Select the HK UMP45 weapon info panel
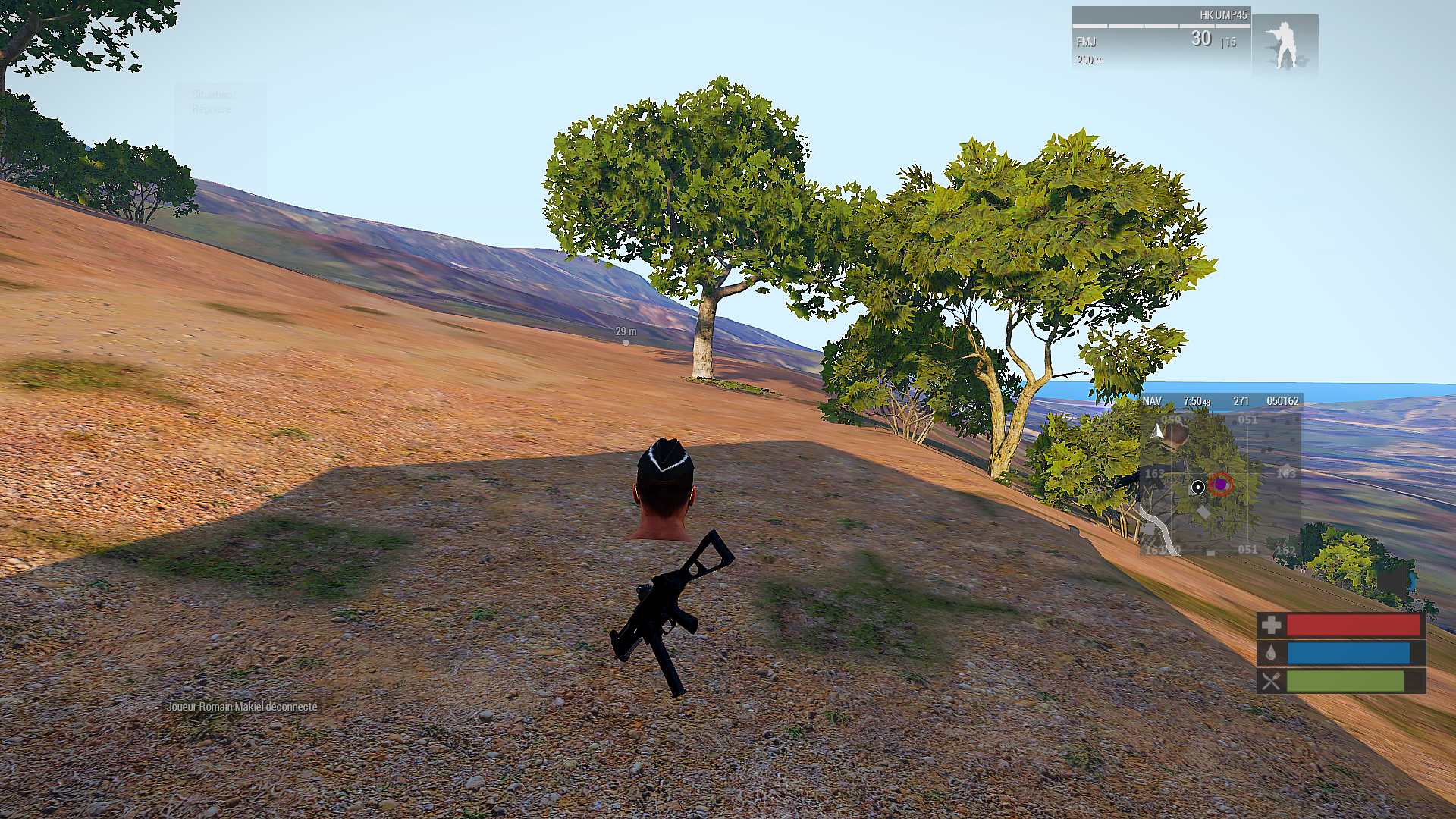Screen dimensions: 1456x819 (1160, 38)
